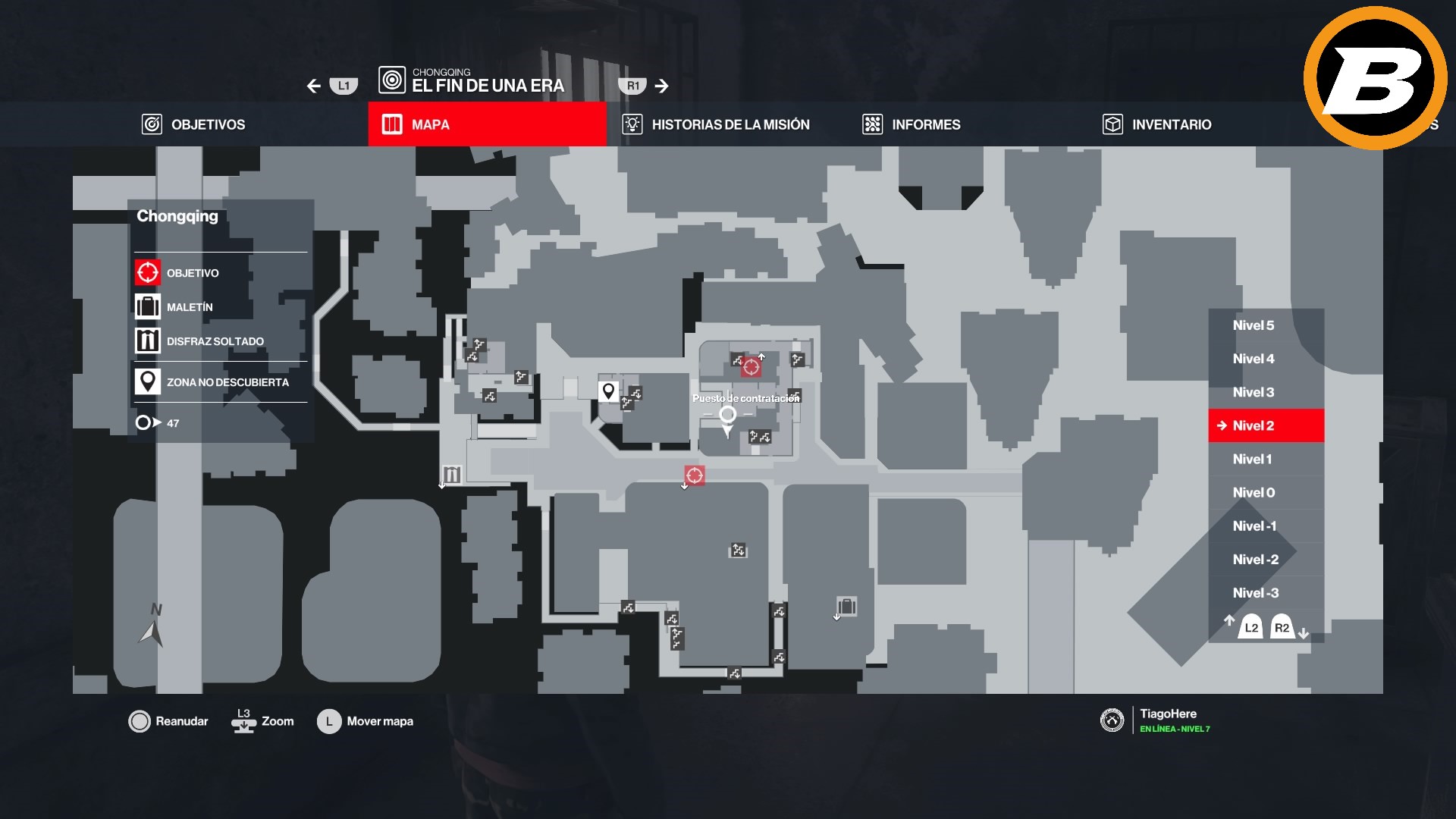Click the stairs-up icon right of the objective
The height and width of the screenshot is (819, 1456).
797,358
